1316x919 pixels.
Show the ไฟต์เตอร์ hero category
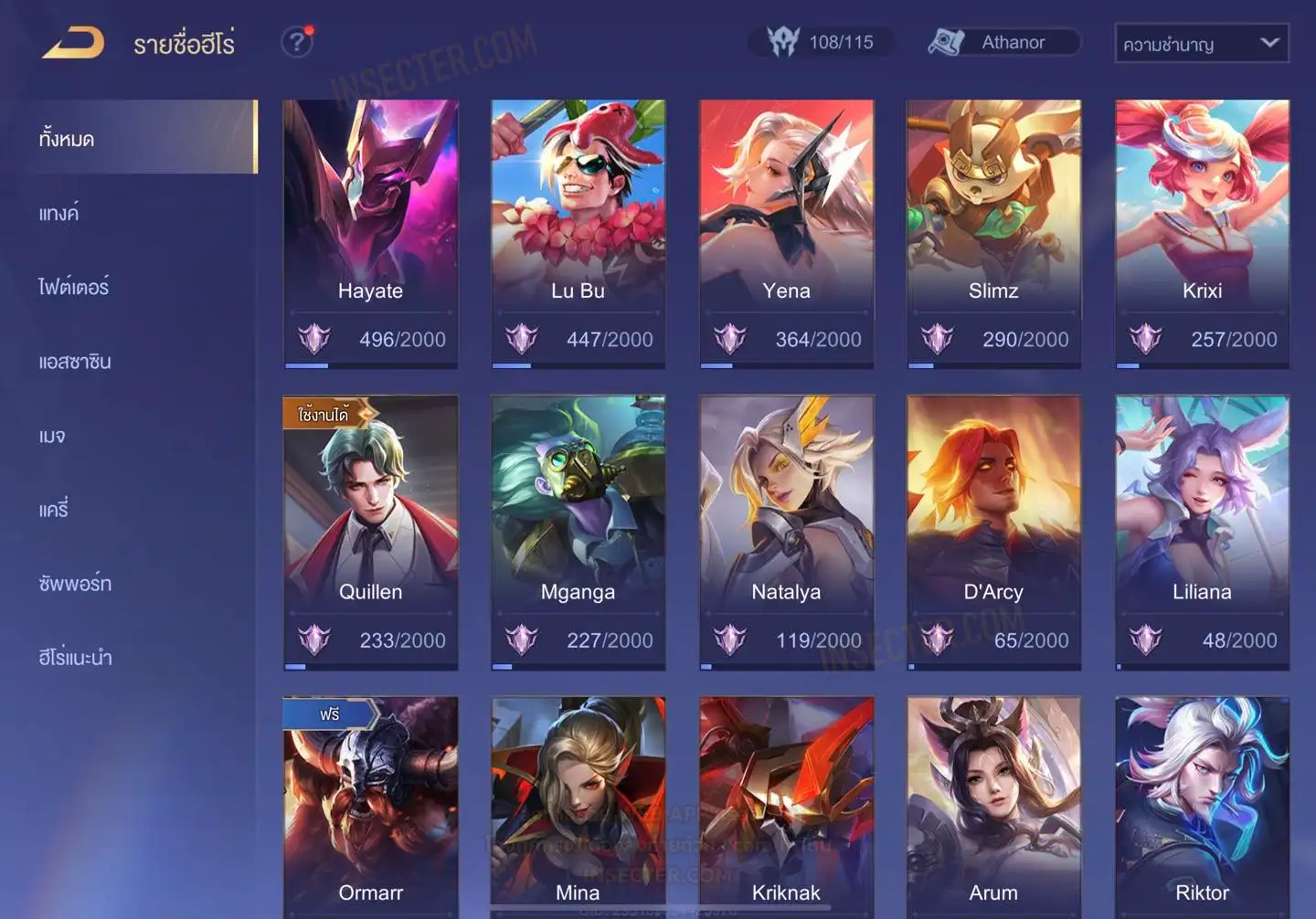click(74, 288)
